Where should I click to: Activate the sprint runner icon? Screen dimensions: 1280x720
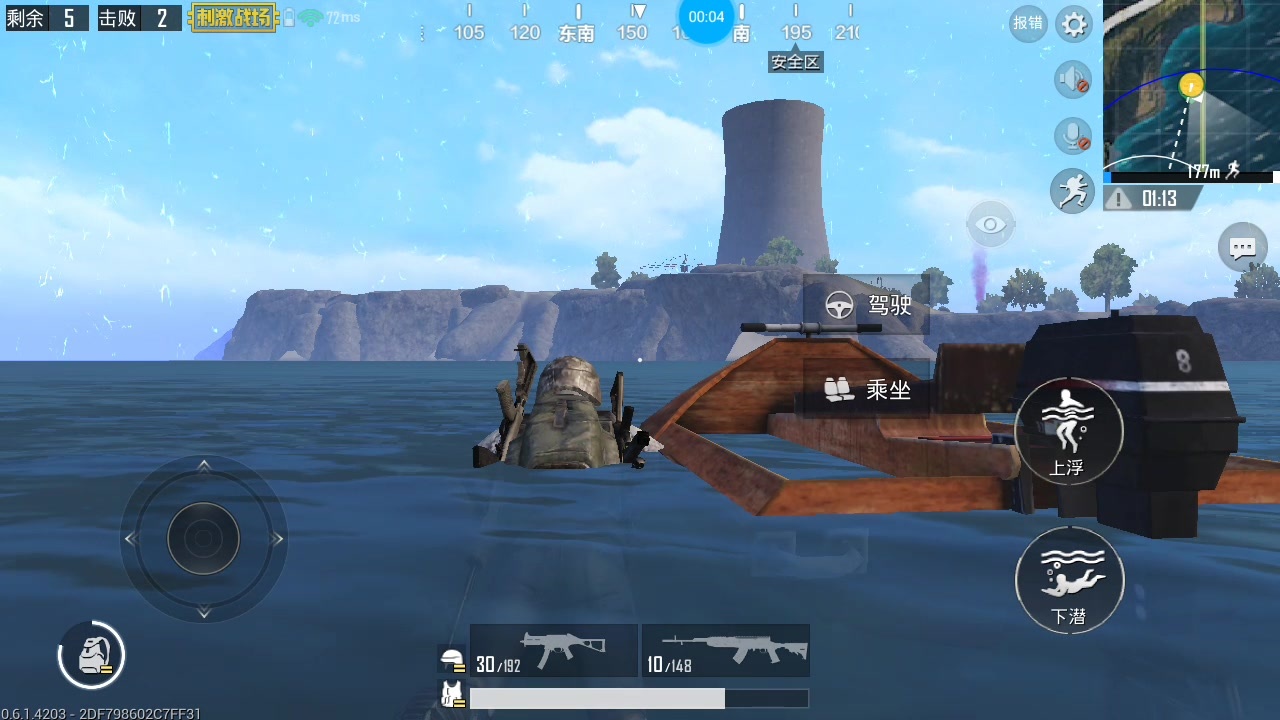[x=1072, y=191]
